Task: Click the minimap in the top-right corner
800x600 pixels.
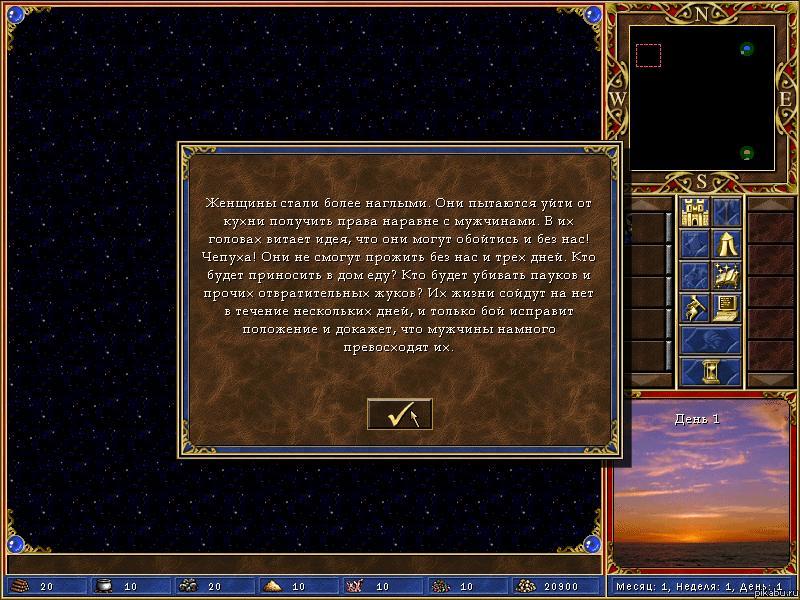Action: pos(701,97)
